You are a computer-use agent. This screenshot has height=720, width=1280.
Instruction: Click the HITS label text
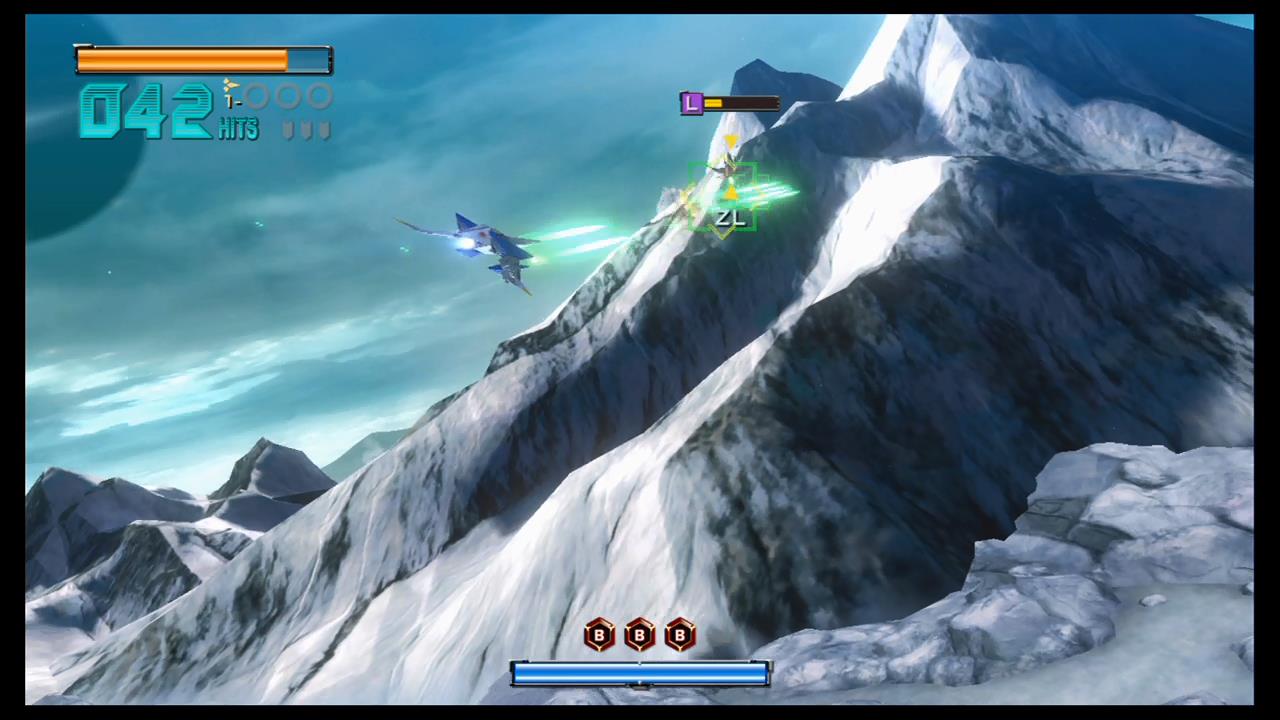[x=238, y=128]
